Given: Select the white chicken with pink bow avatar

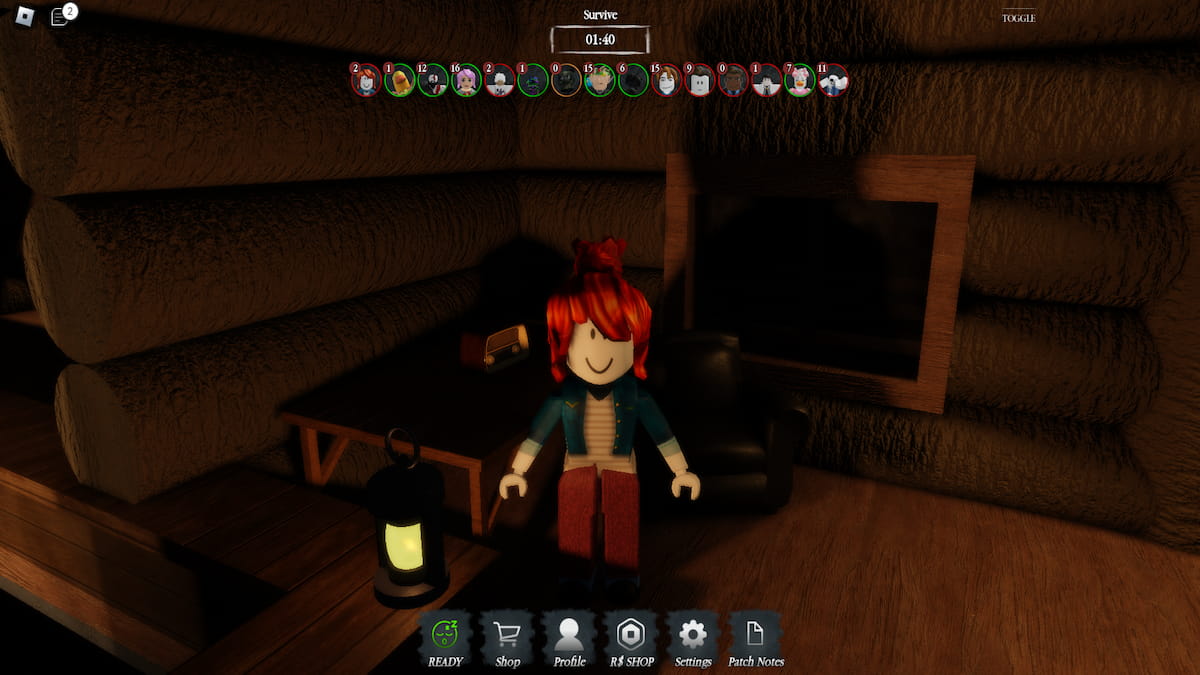Looking at the screenshot, I should [799, 81].
